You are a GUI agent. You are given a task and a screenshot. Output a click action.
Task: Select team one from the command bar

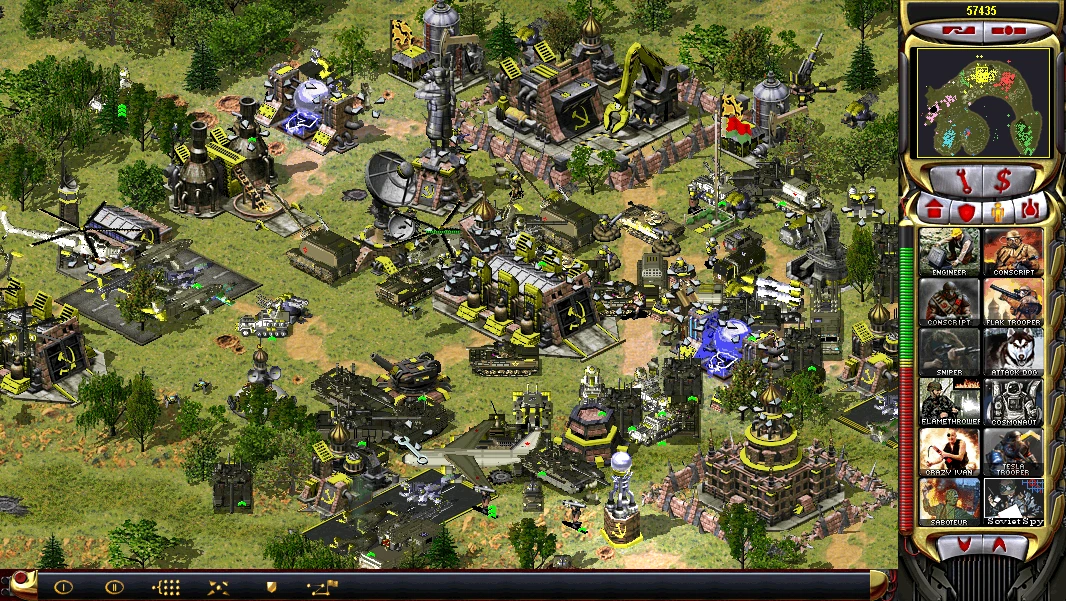[63, 587]
